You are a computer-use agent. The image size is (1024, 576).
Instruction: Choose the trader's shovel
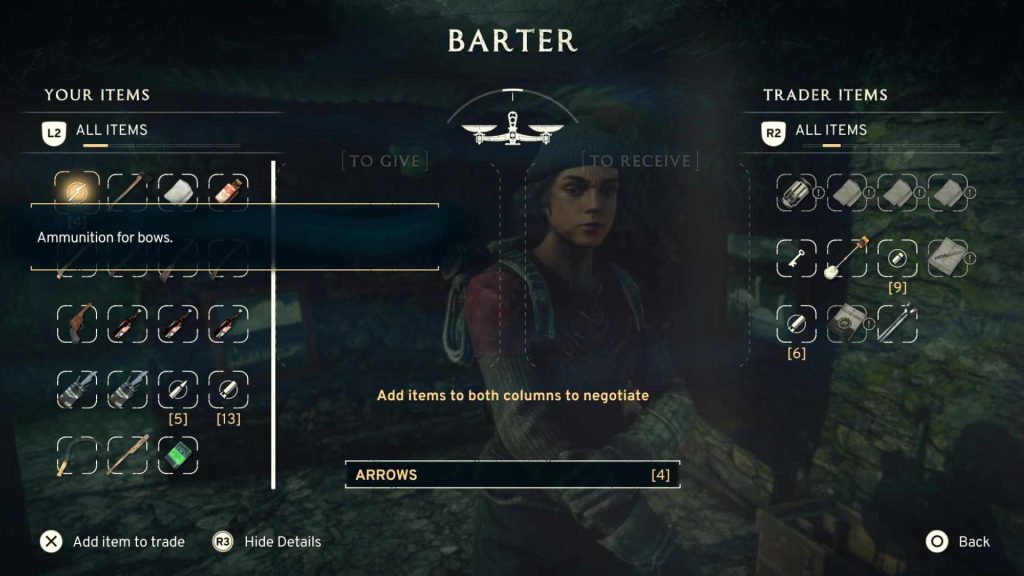tap(846, 258)
